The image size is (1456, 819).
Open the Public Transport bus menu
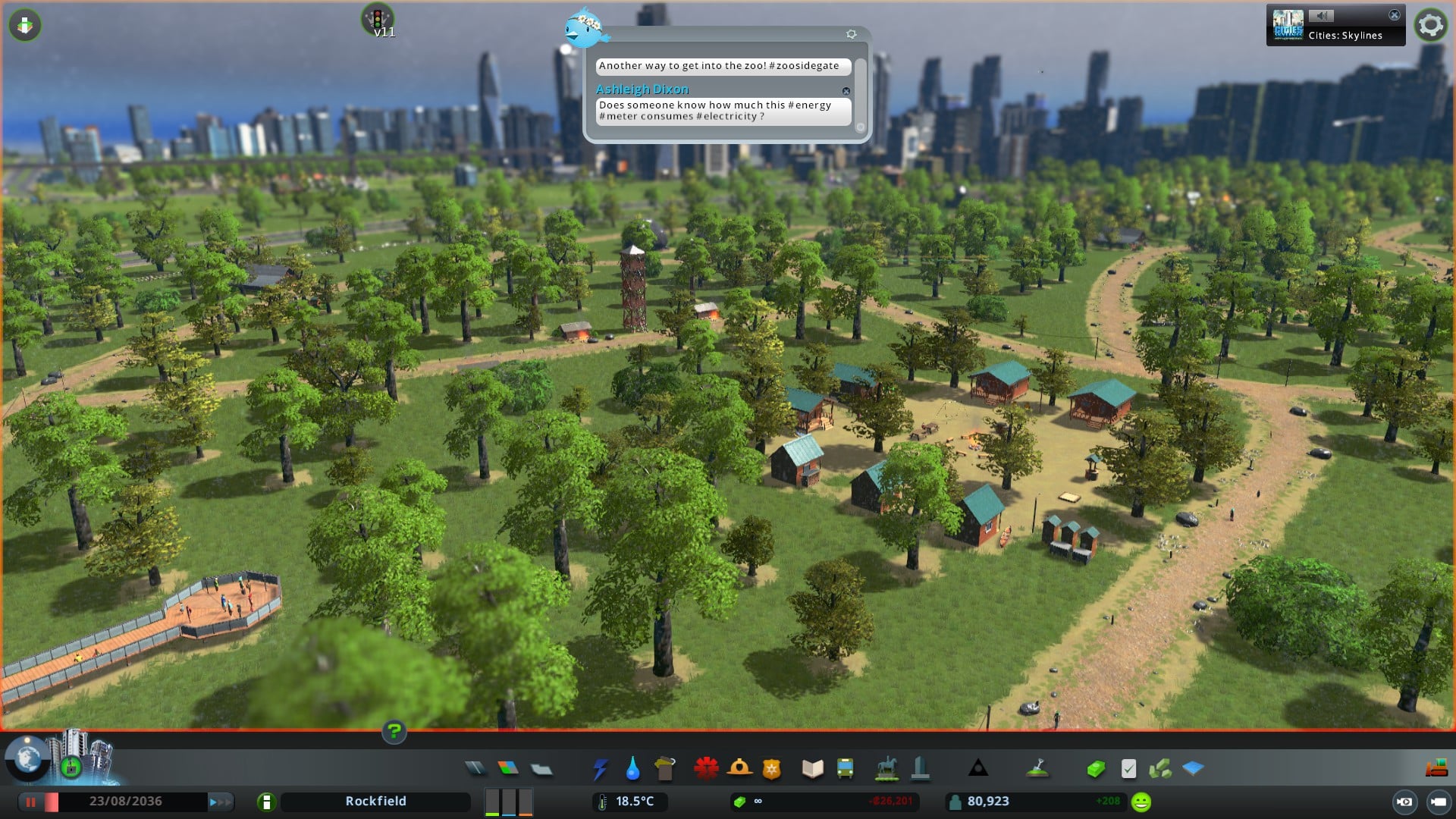click(845, 769)
